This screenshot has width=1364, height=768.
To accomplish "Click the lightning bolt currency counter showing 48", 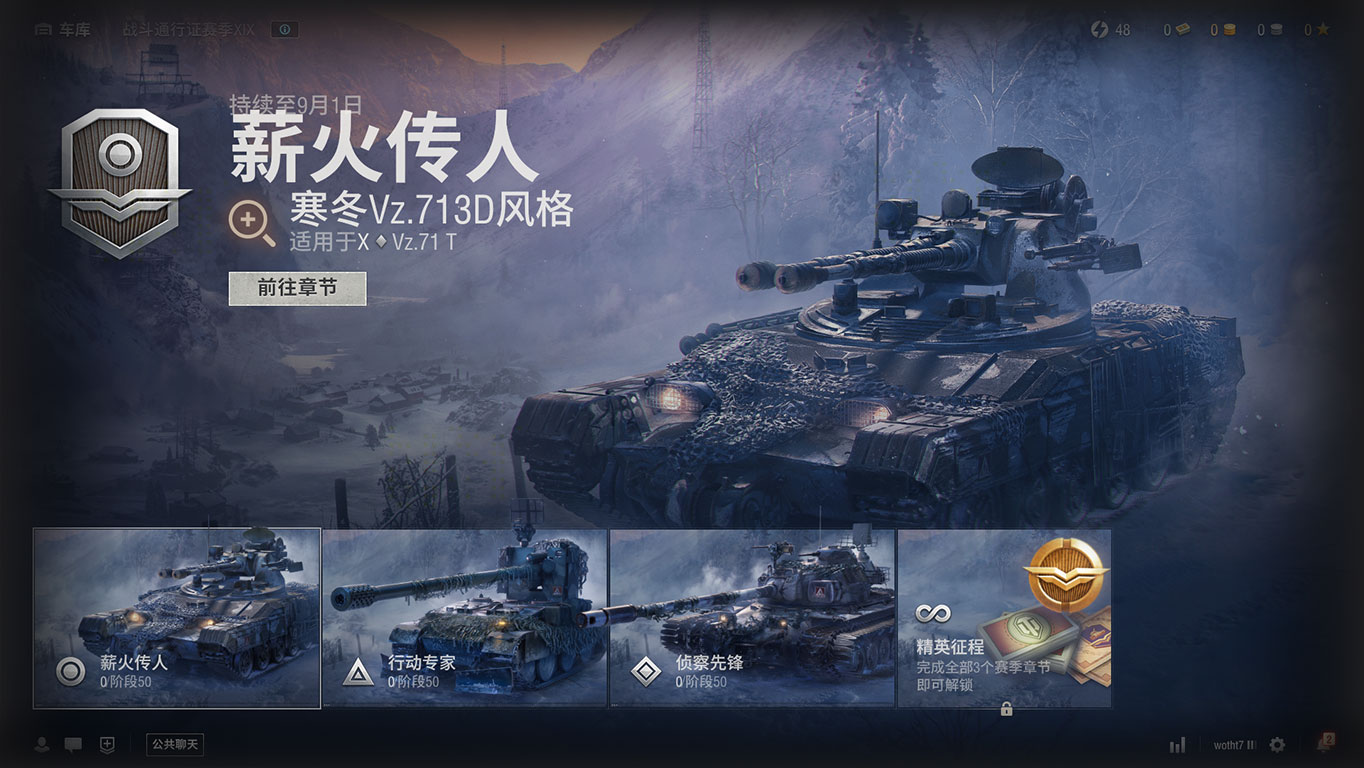I will (1111, 30).
